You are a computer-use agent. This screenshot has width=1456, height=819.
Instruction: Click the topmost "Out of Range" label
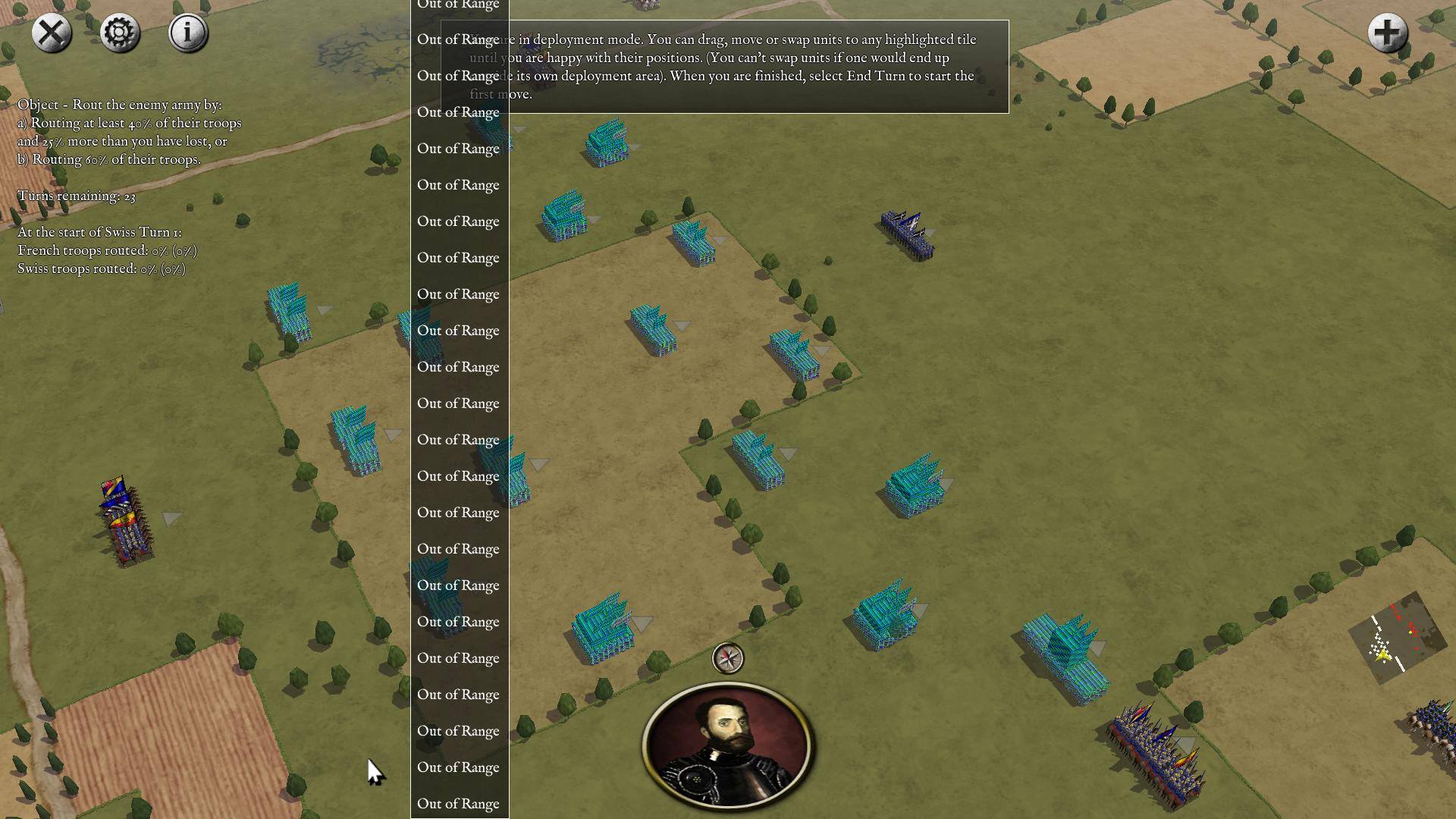point(458,5)
